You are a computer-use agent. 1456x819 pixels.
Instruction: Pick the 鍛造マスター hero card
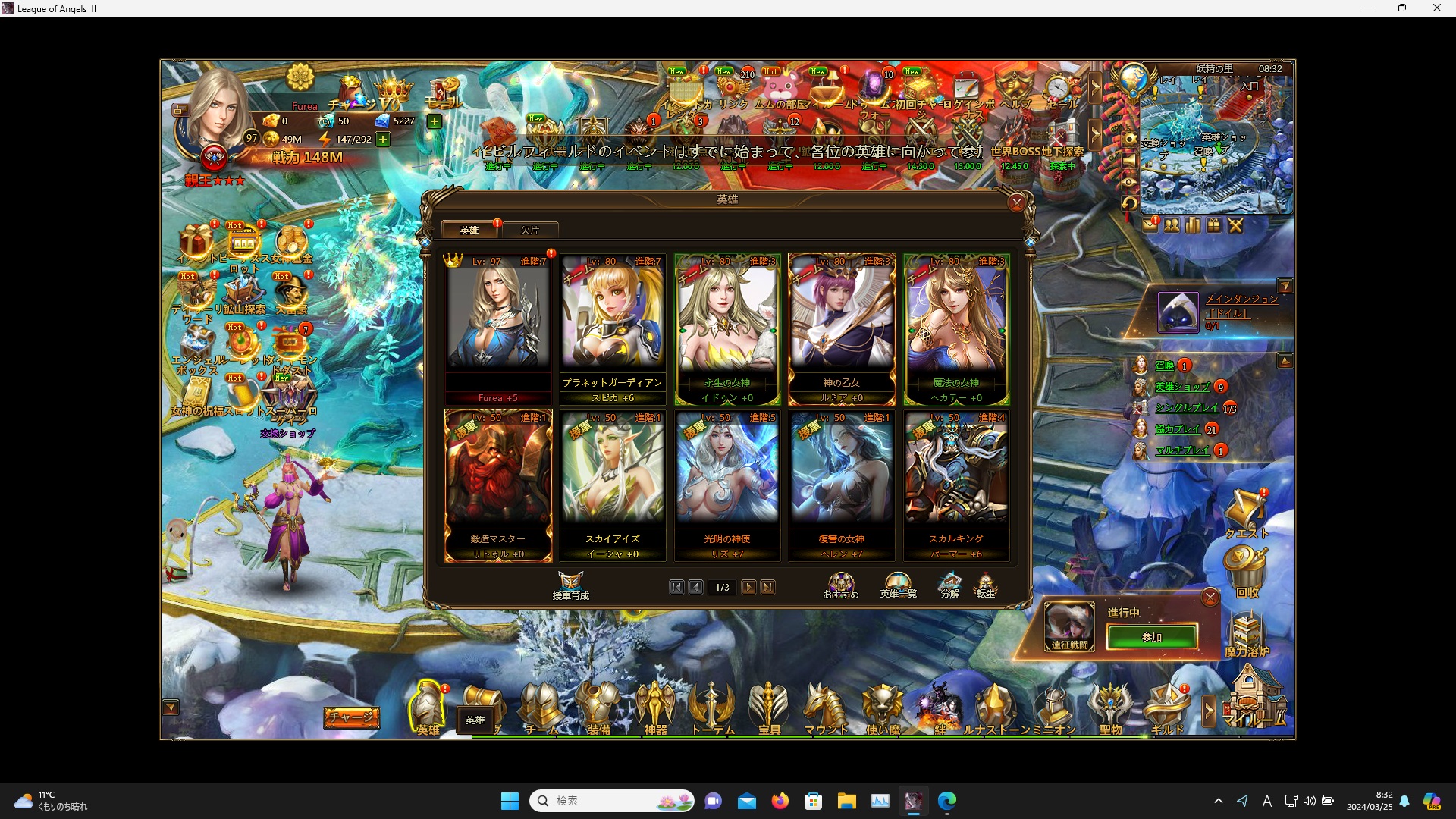click(498, 483)
